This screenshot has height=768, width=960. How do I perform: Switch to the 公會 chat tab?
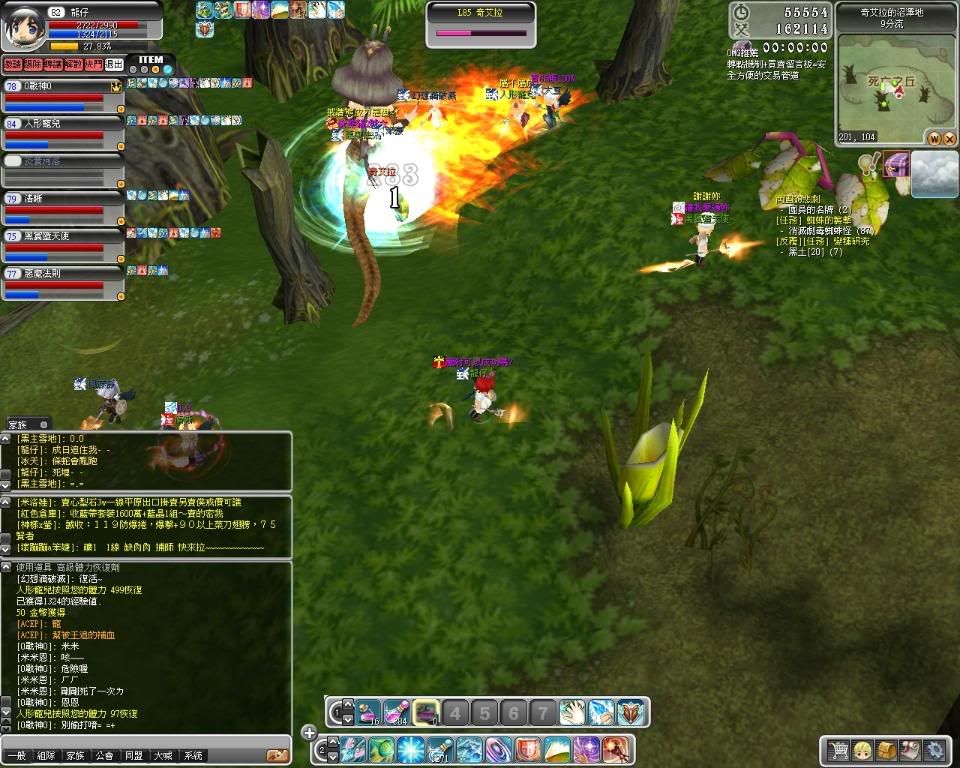(105, 756)
